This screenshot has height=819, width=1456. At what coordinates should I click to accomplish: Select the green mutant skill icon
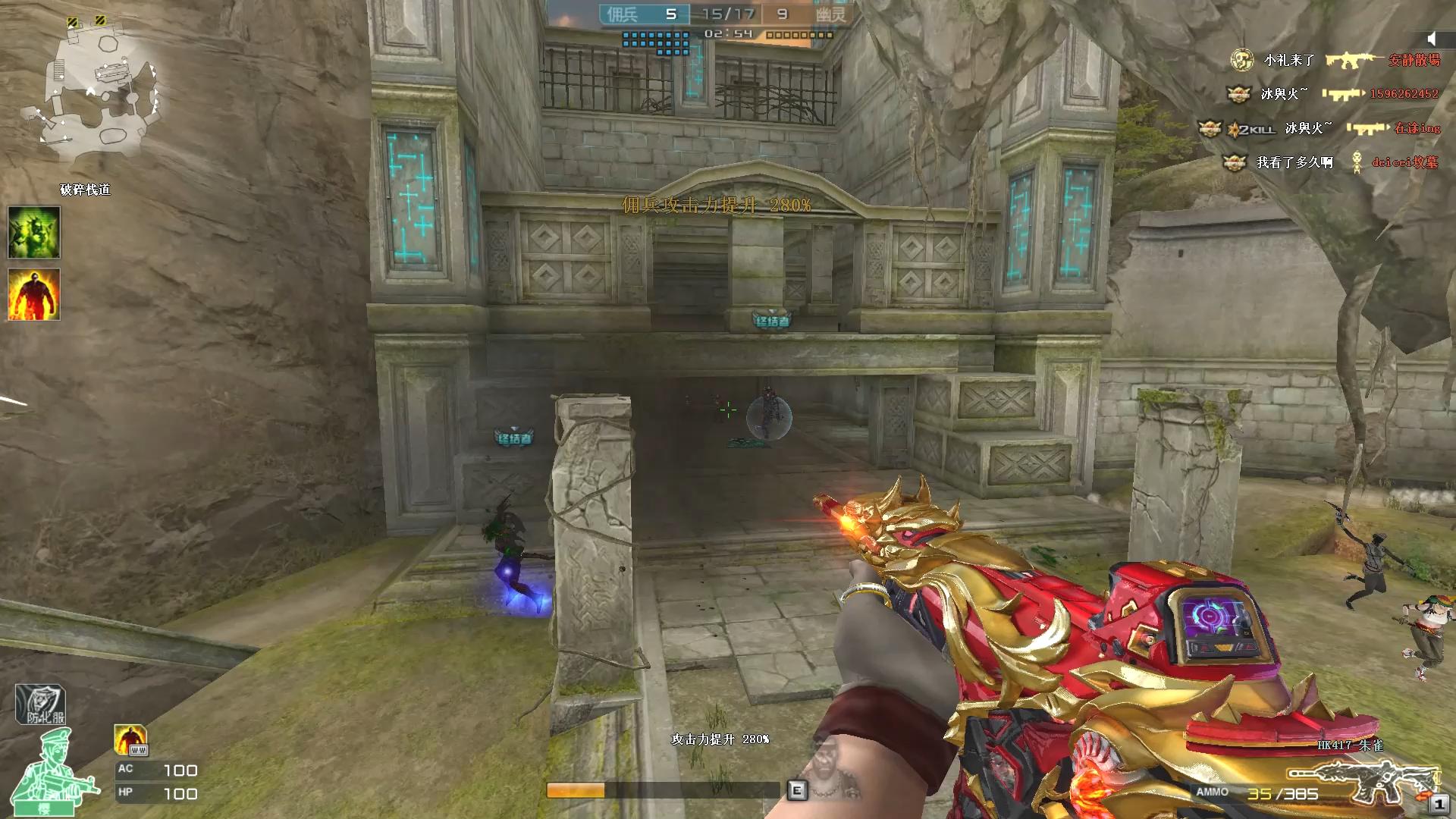point(34,232)
